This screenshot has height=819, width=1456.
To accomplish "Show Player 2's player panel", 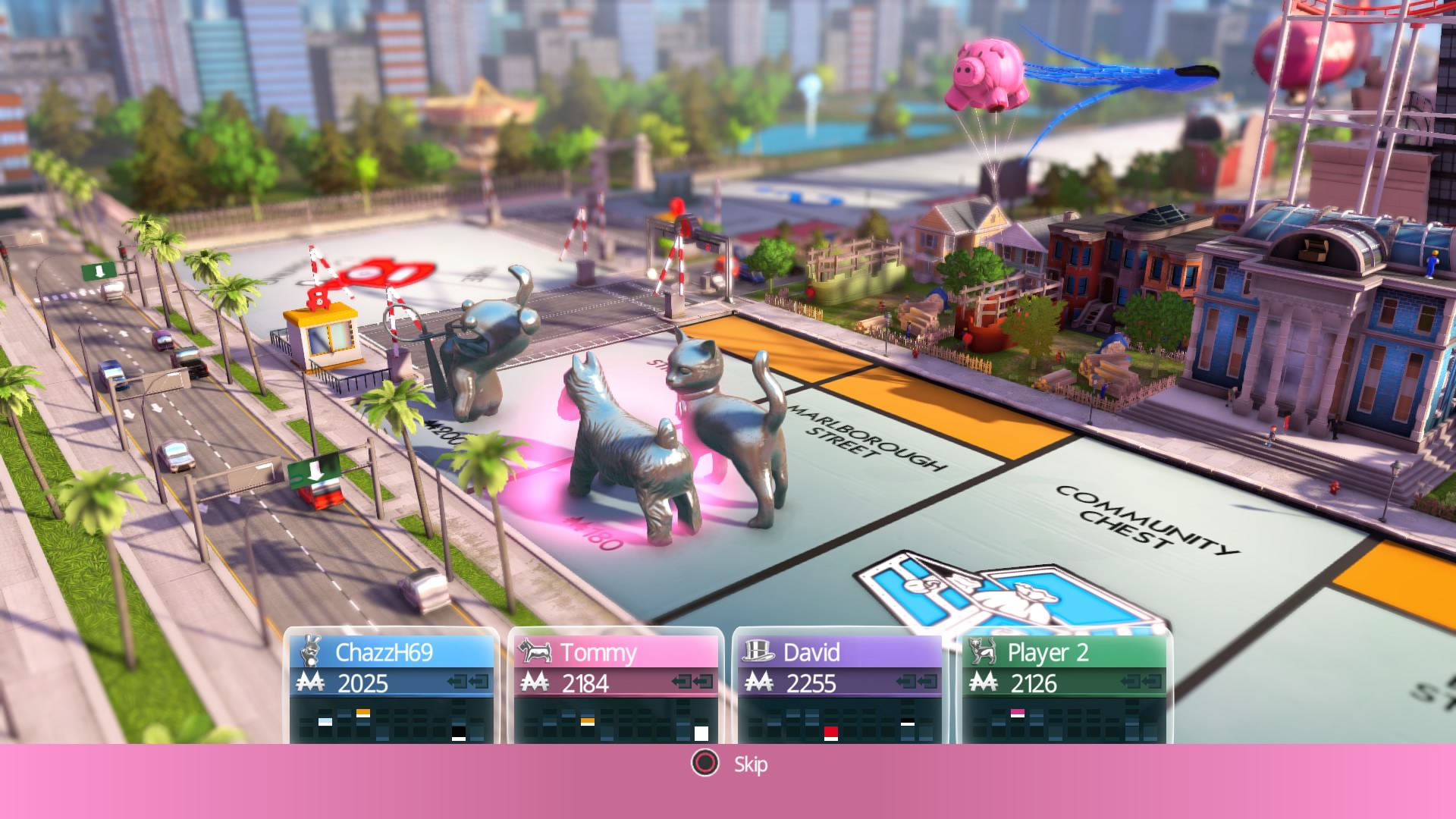I will coord(1065,686).
